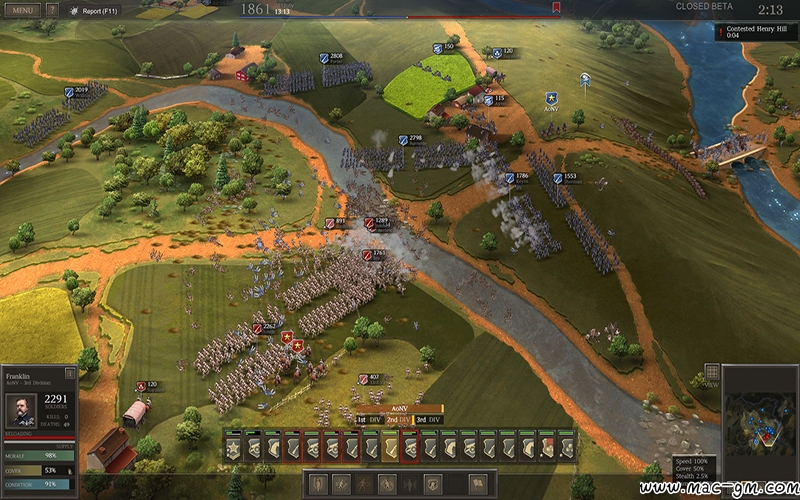800x500 pixels.
Task: Open the Contested Henry Hill objective
Action: (756, 33)
